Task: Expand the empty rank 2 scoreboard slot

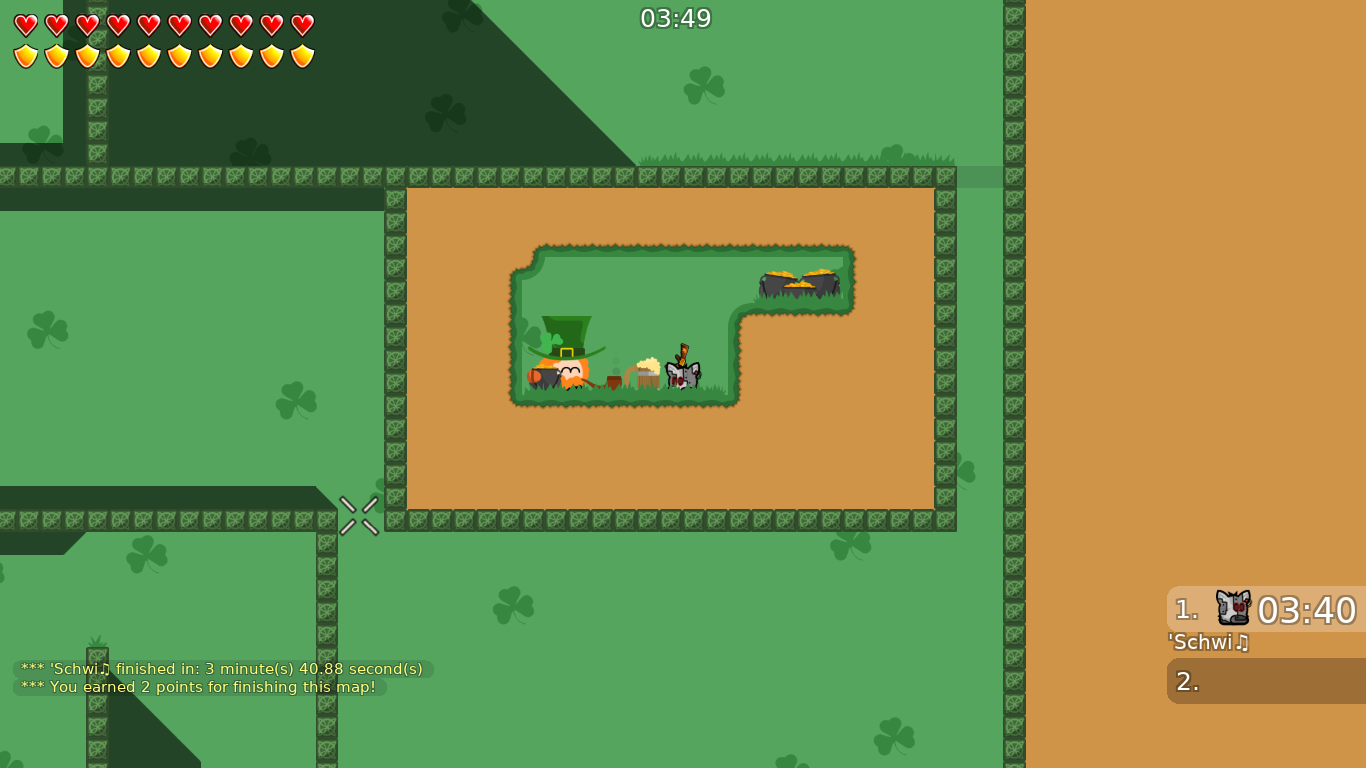Action: 1265,681
